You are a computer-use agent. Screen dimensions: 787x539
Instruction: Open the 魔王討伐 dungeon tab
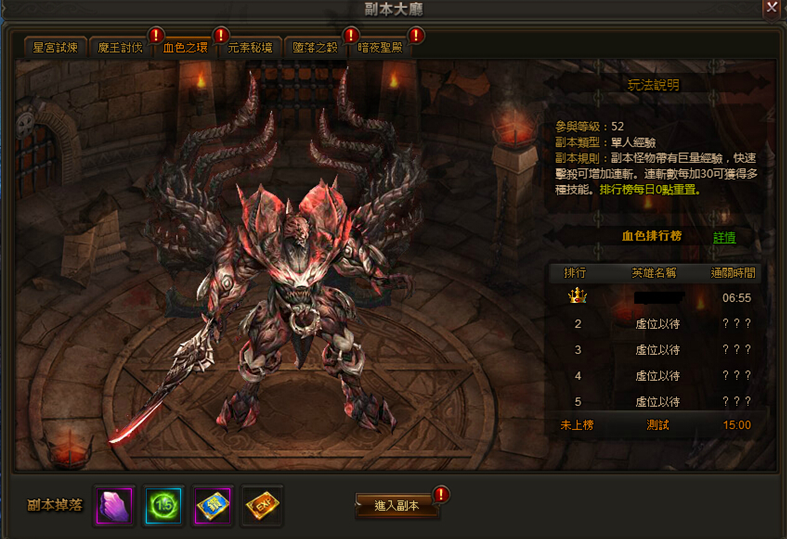click(x=121, y=47)
